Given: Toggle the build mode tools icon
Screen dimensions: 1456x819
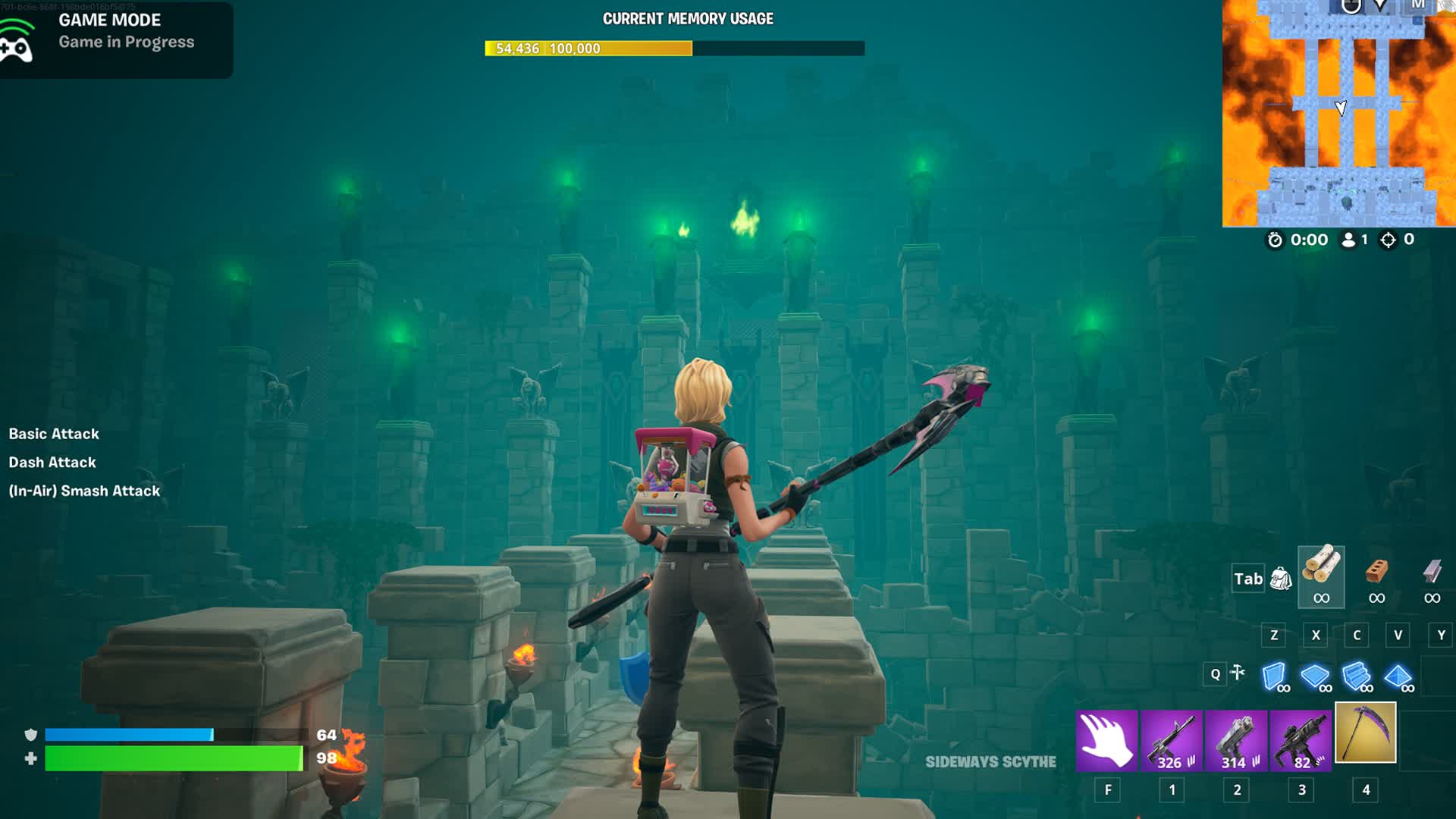Looking at the screenshot, I should pos(1238,673).
